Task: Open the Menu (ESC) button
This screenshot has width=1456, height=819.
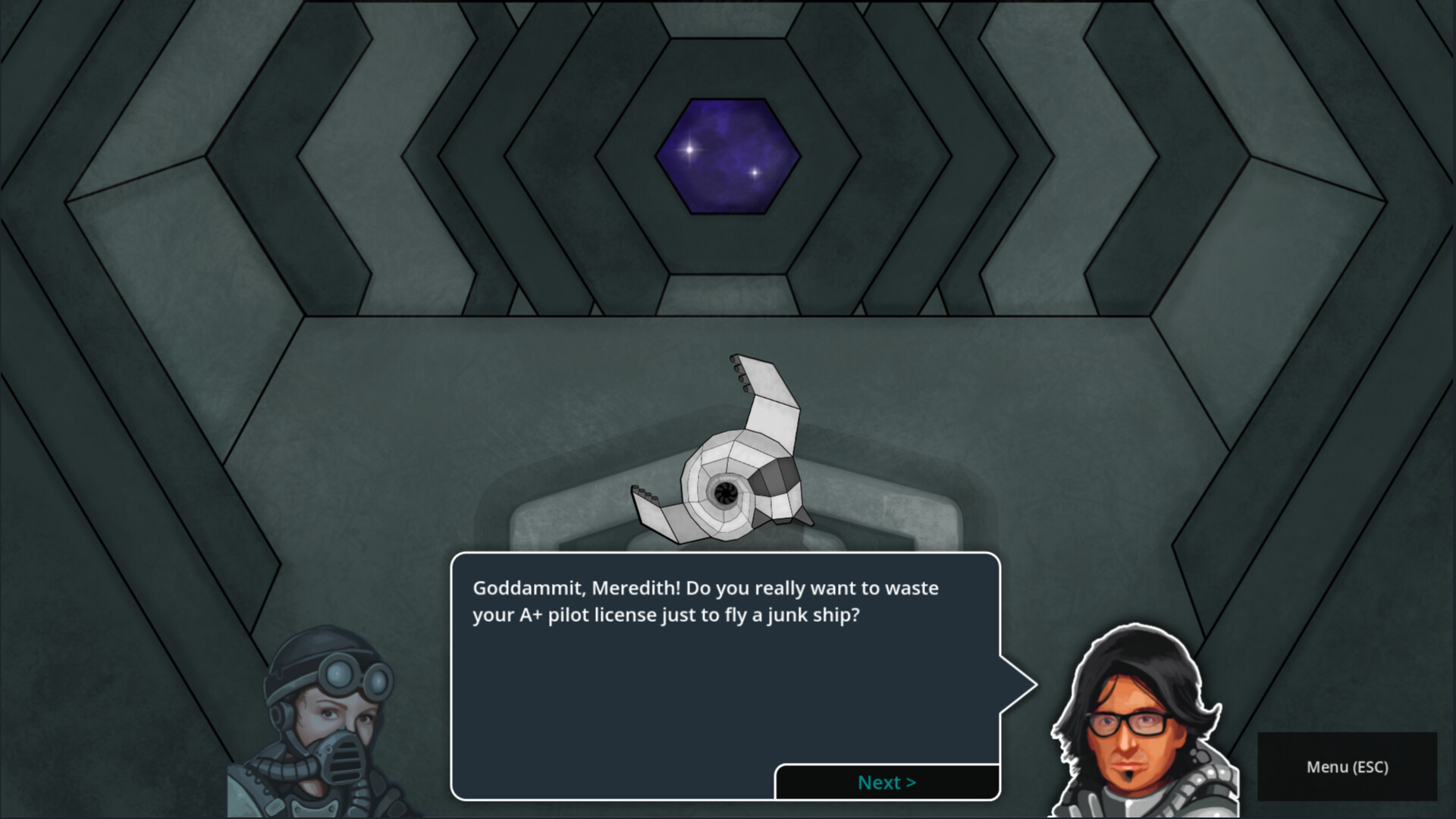Action: tap(1347, 767)
